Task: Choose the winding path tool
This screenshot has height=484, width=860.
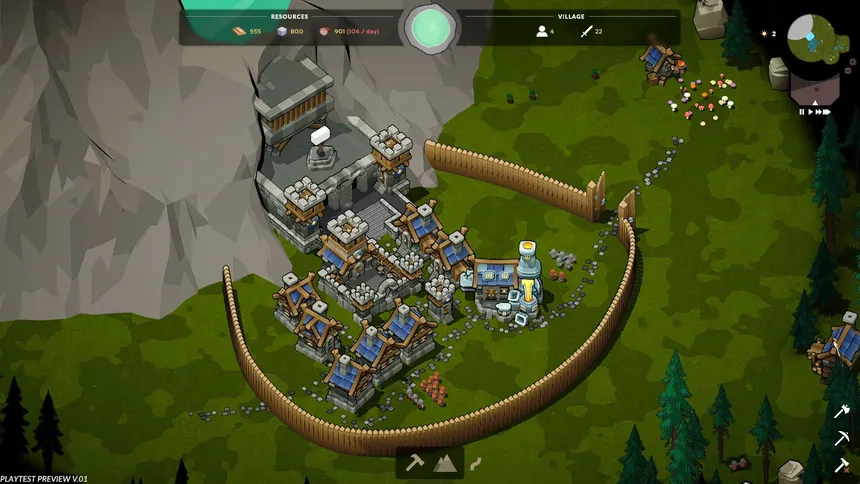Action: click(x=475, y=463)
